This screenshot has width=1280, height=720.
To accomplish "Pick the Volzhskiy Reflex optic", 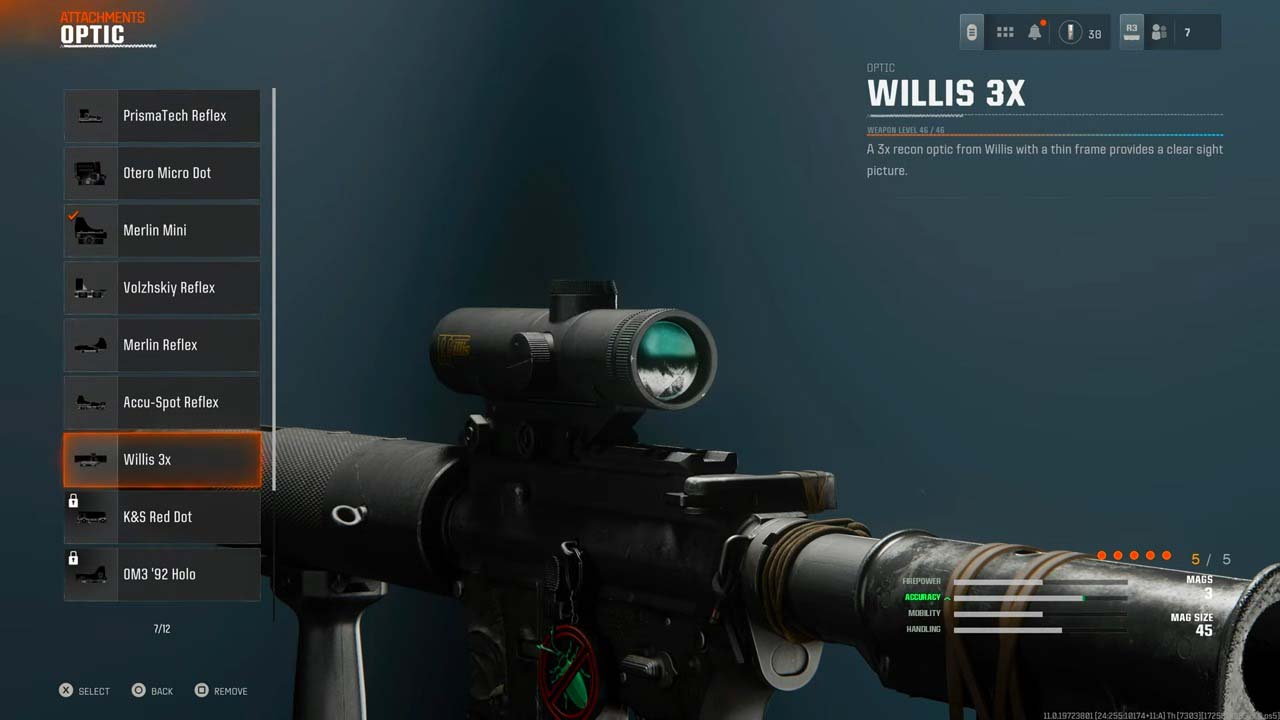I will coord(162,288).
